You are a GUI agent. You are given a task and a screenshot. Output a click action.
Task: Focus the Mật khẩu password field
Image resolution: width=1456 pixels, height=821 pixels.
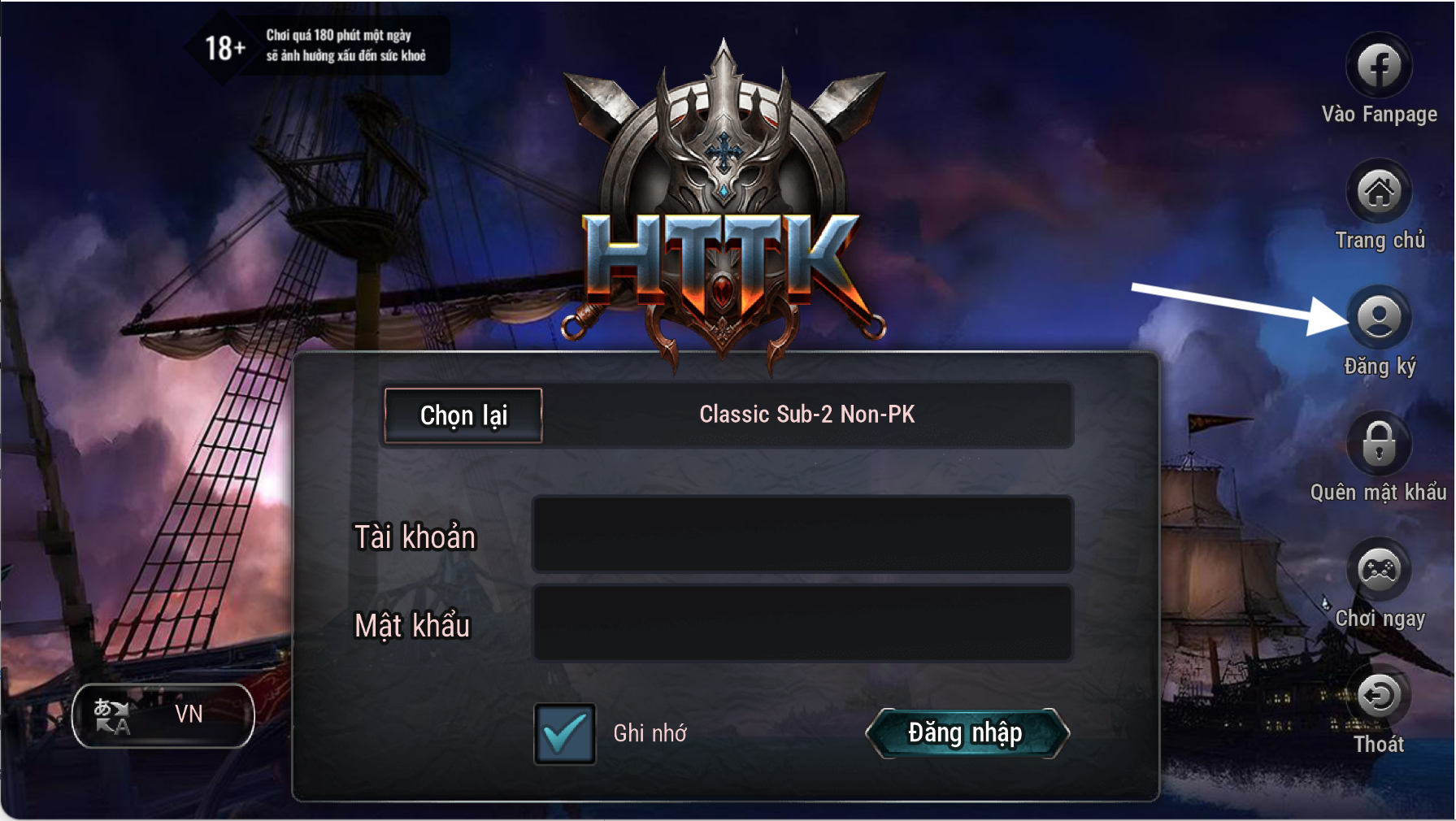[x=802, y=623]
